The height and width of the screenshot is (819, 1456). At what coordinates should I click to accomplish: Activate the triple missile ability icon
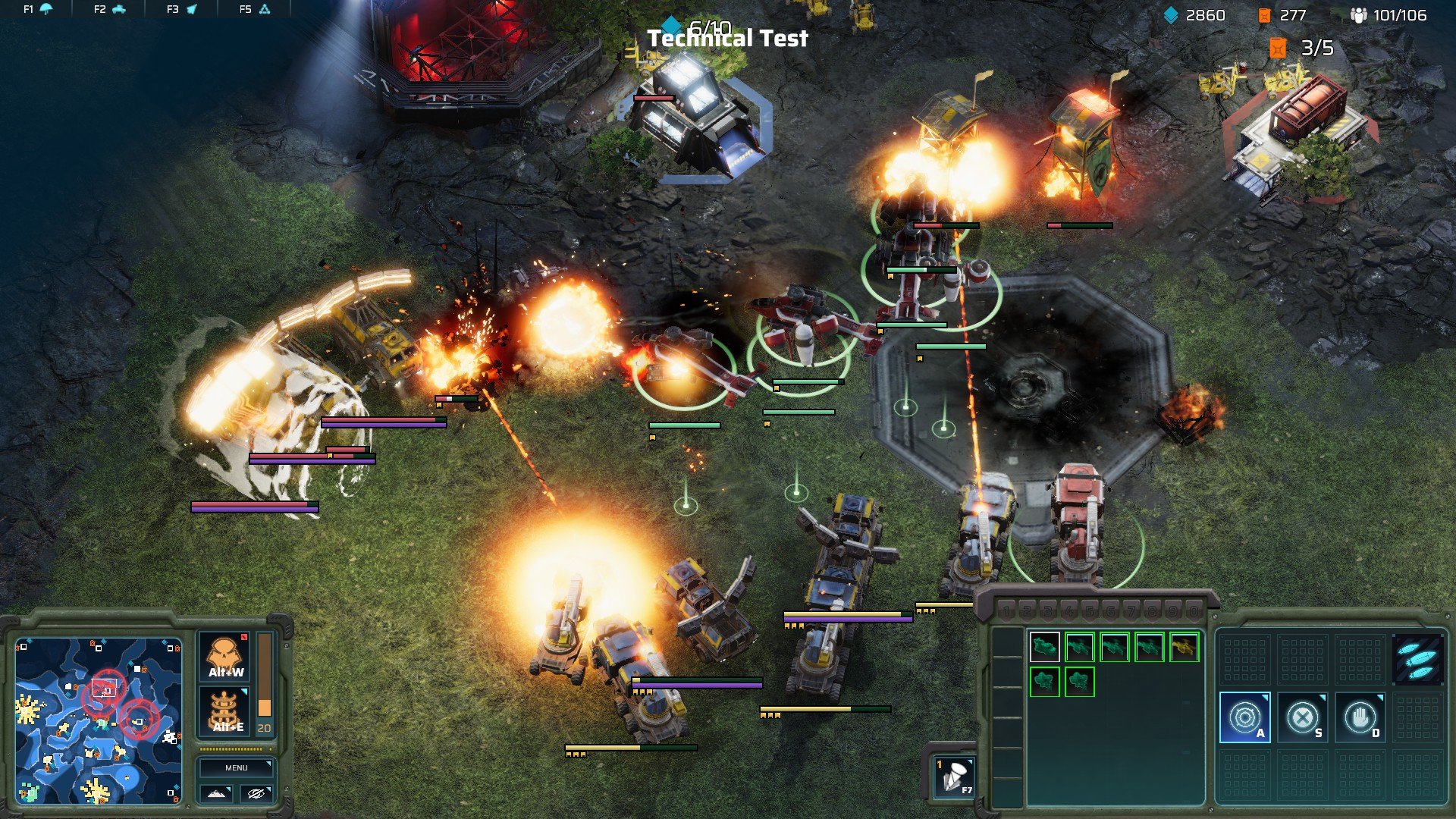coord(1417,659)
